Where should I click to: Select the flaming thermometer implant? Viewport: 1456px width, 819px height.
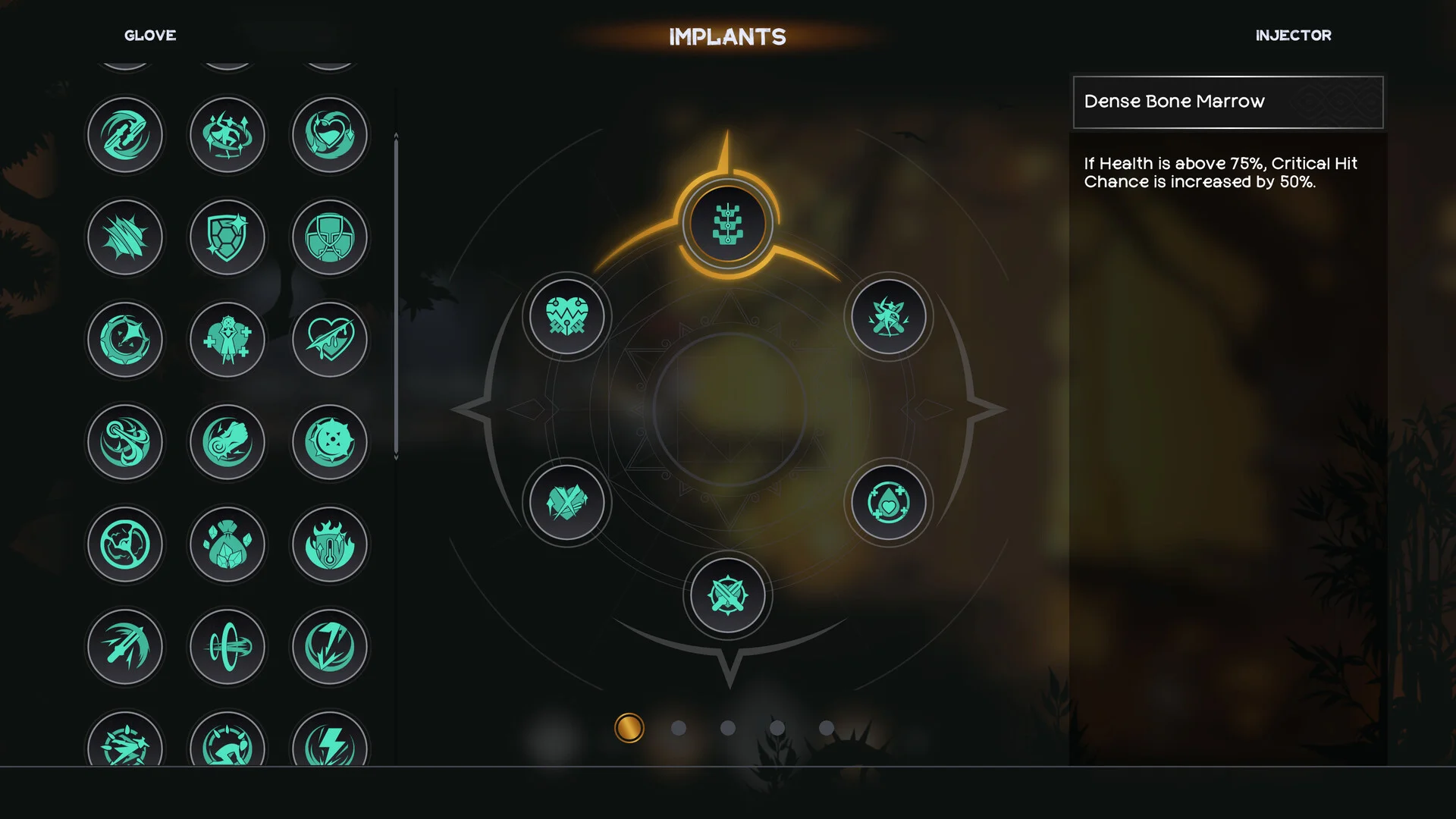(330, 544)
